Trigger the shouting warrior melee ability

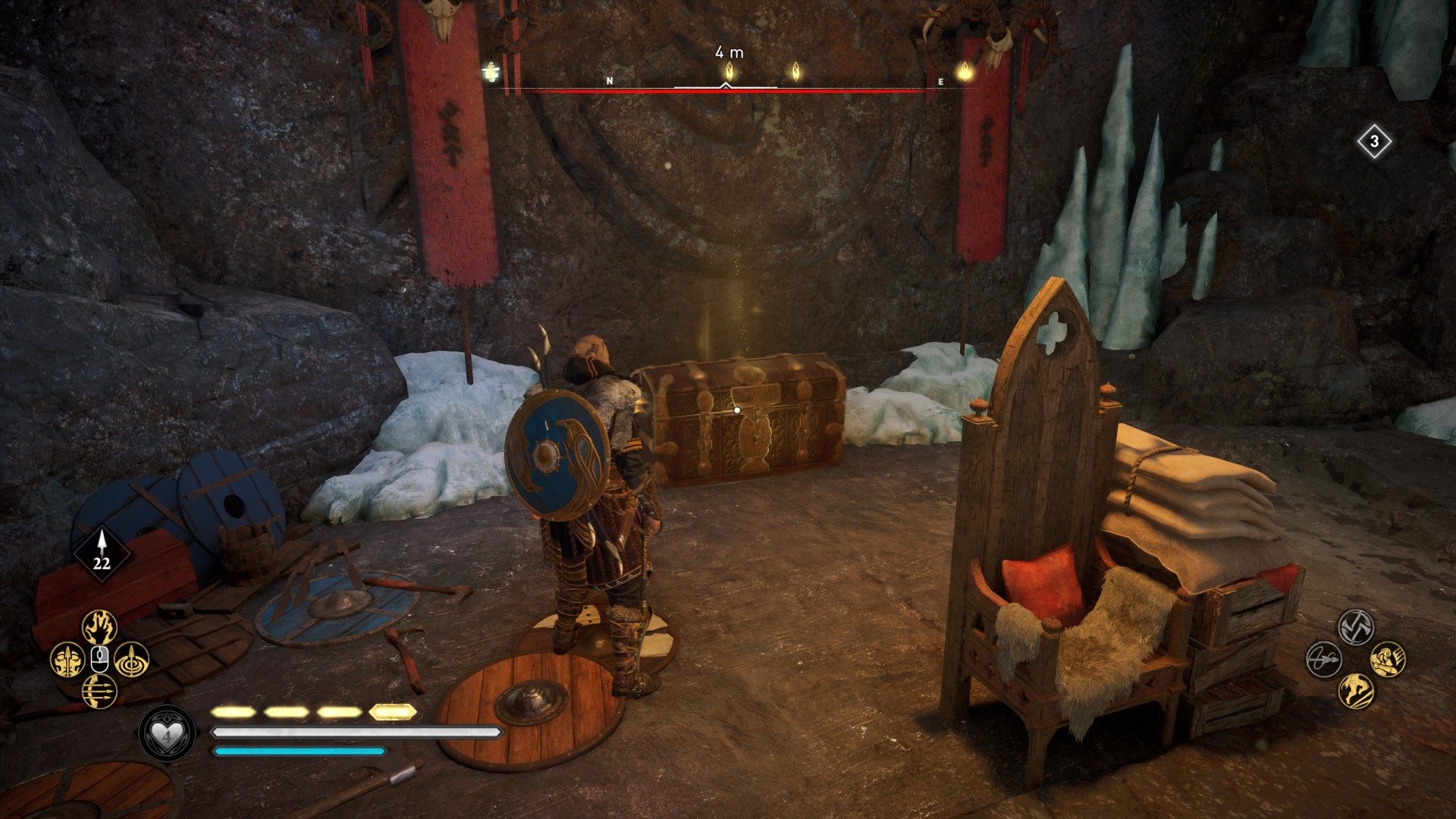click(x=1388, y=658)
